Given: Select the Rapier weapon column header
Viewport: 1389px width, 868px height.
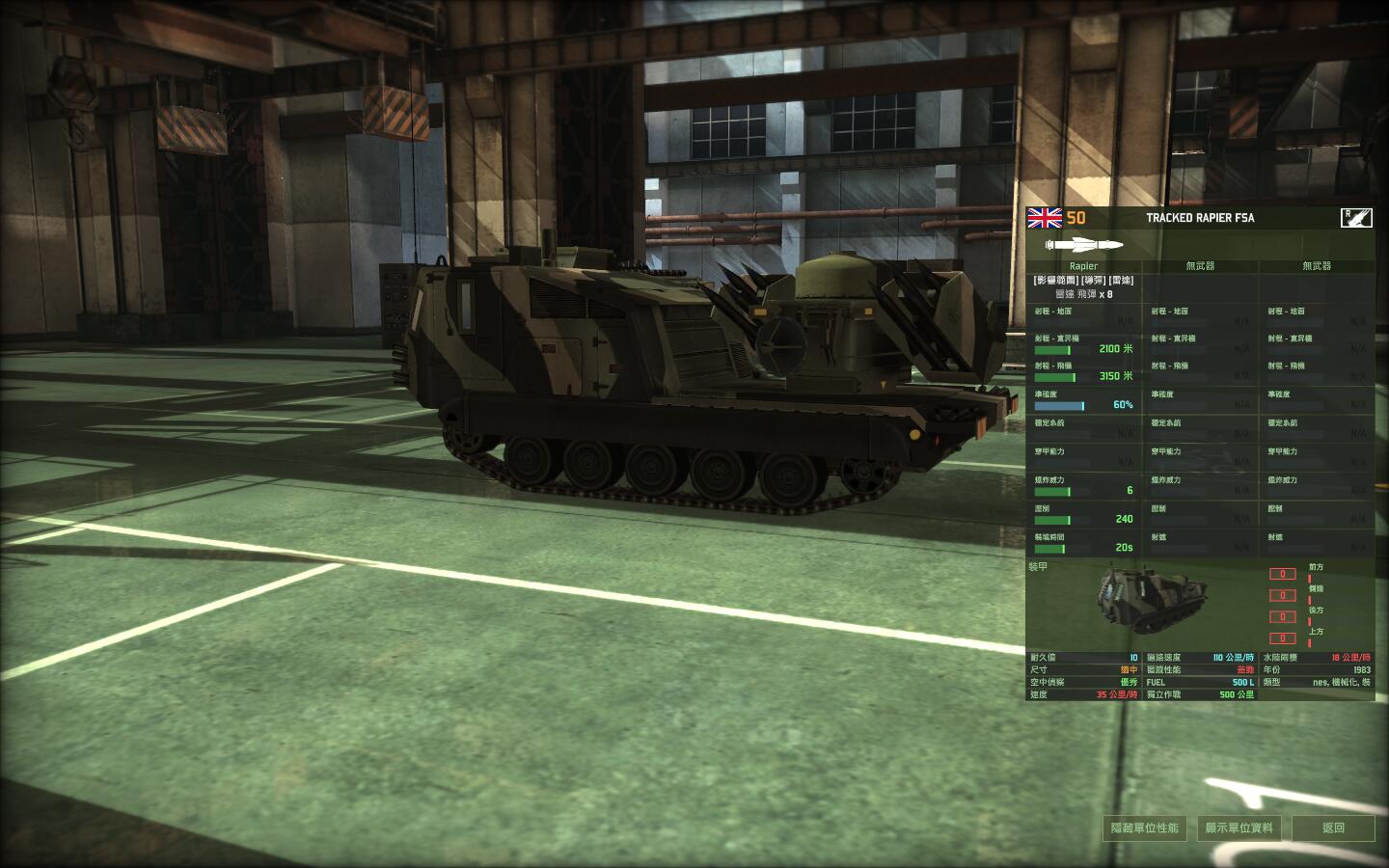Looking at the screenshot, I should click(x=1083, y=265).
